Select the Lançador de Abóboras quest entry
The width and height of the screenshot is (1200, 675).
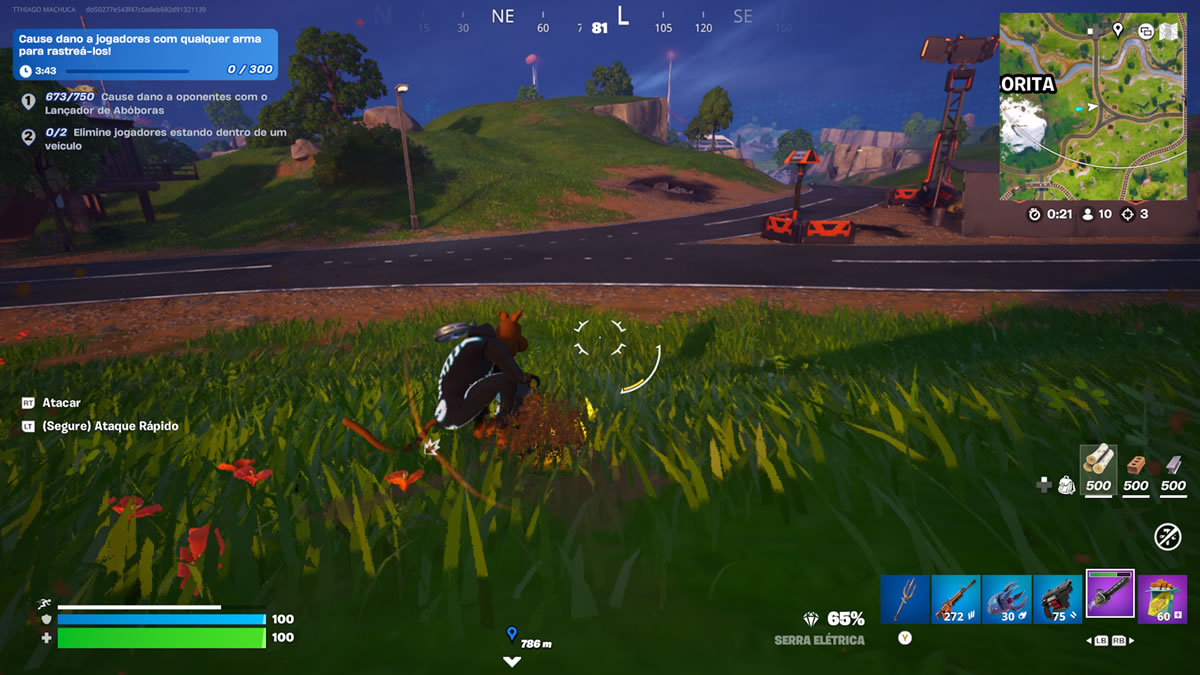point(150,103)
